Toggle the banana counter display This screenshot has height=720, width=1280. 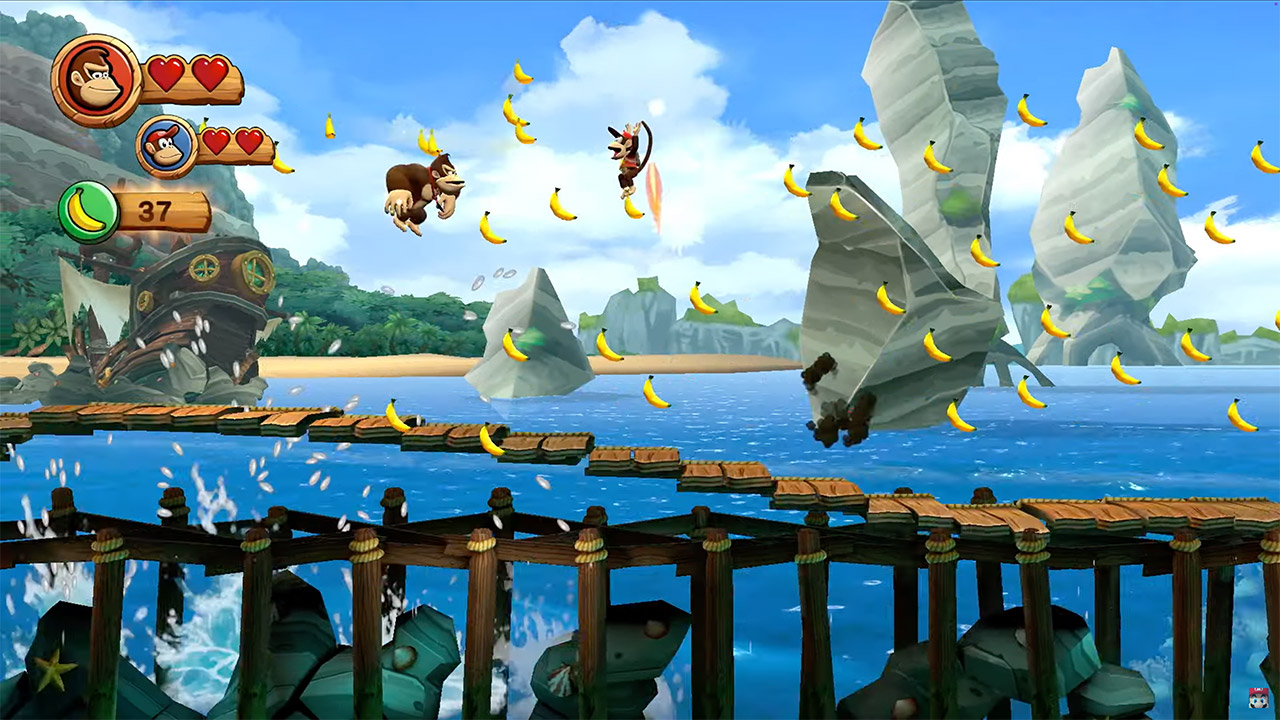click(135, 210)
